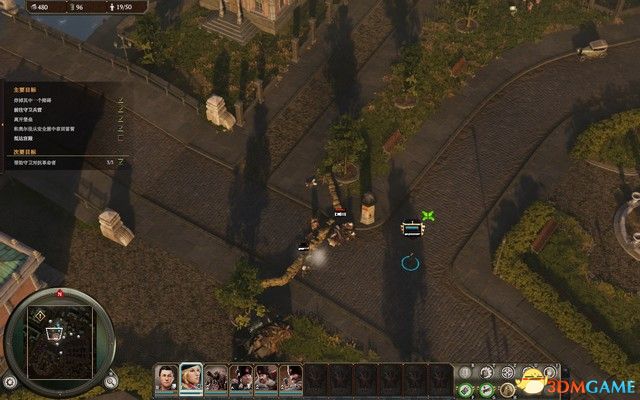The height and width of the screenshot is (400, 640).
Task: Select the blonde woman squad portrait
Action: tap(190, 379)
